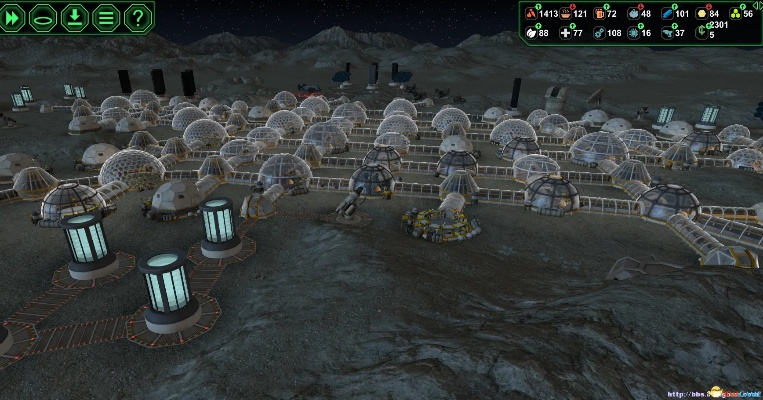Open the three-line game menu
The height and width of the screenshot is (400, 763).
(106, 17)
